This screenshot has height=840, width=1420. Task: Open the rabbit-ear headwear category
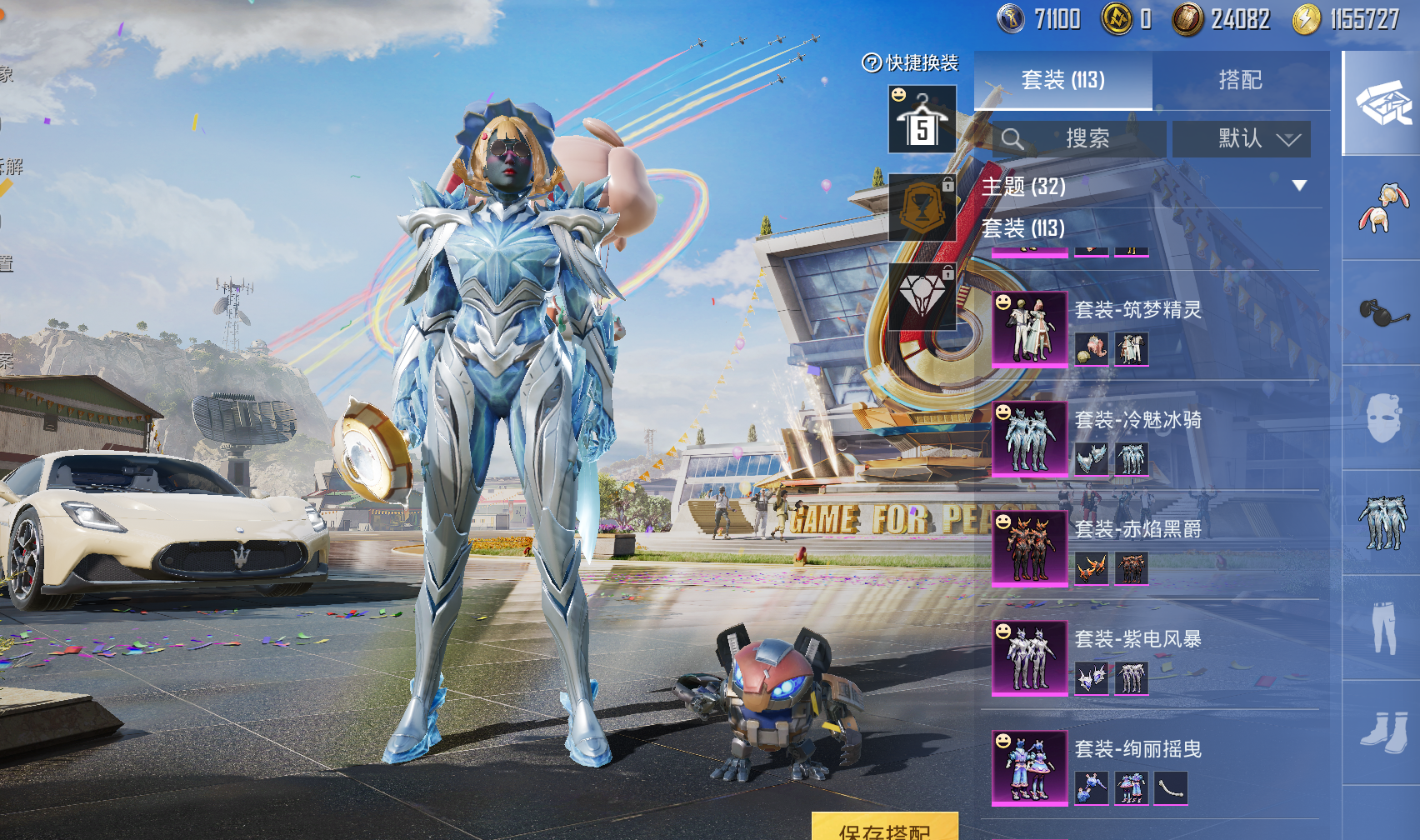pos(1382,207)
